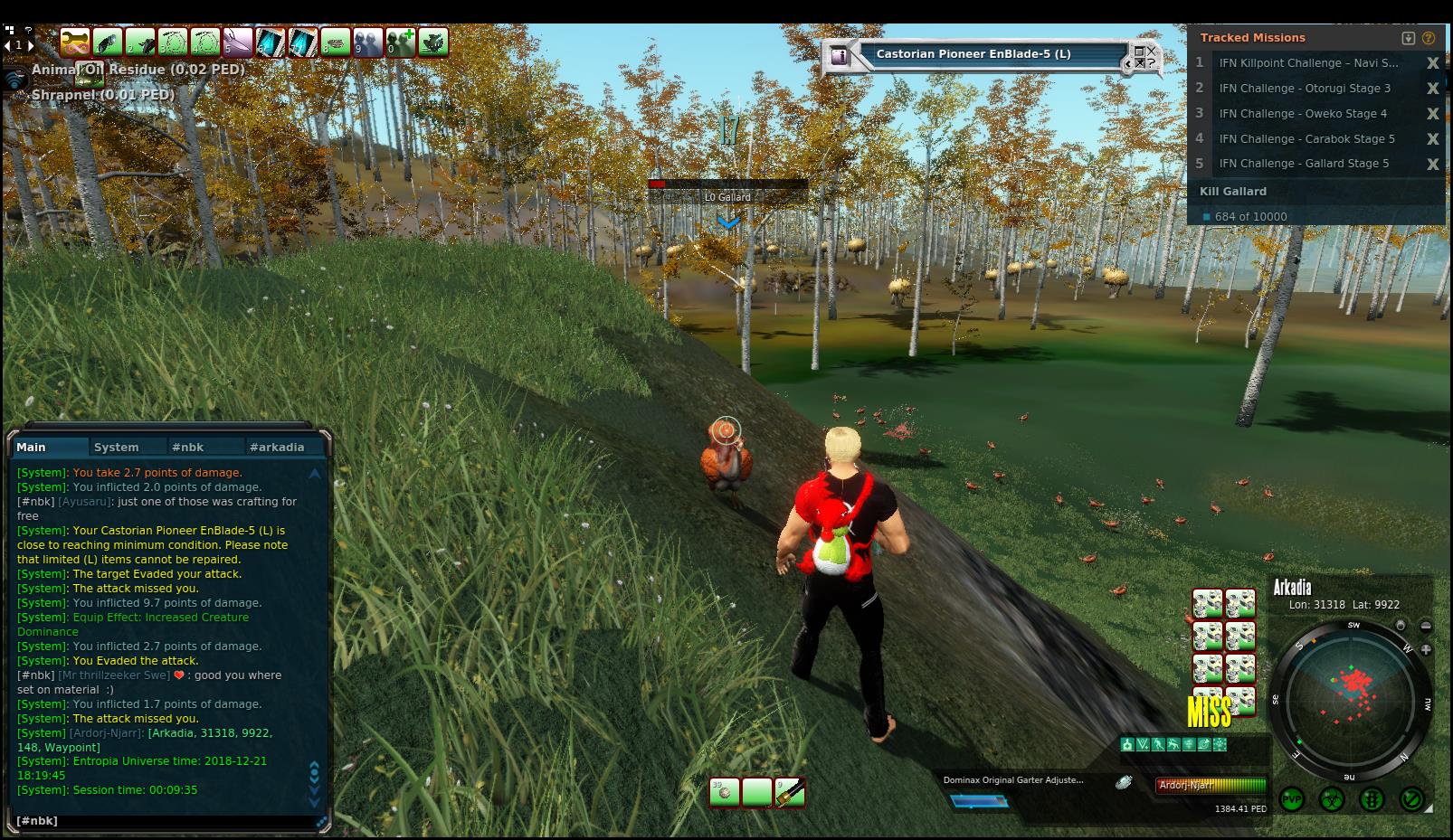Stop tracking the Otorugi Stage 3 mission

pos(1432,89)
